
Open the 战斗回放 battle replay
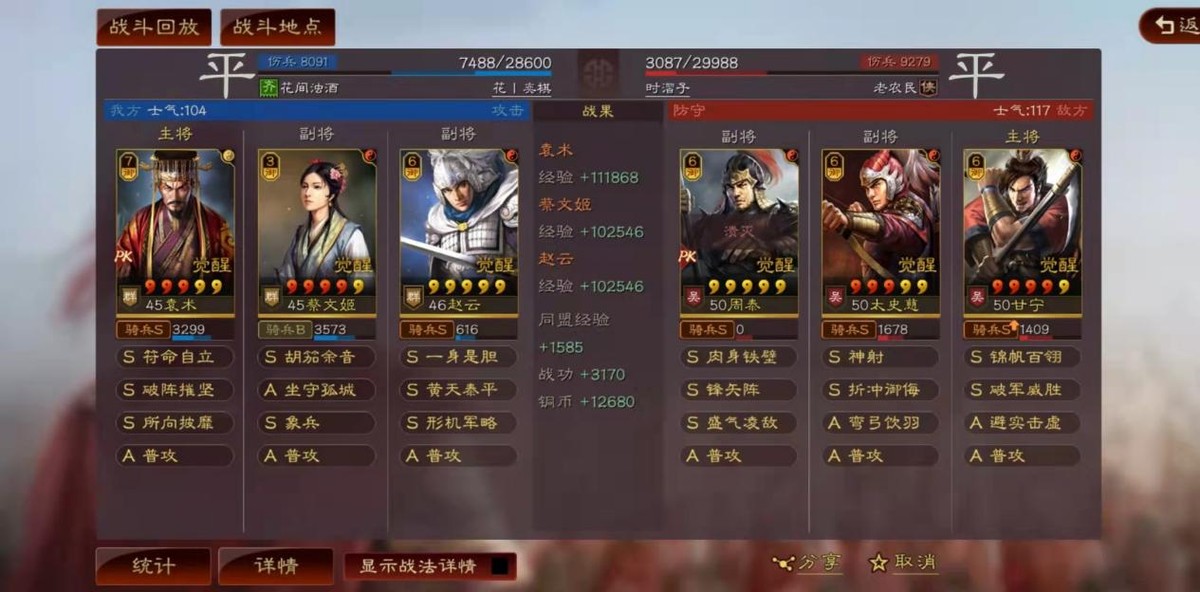pos(153,27)
